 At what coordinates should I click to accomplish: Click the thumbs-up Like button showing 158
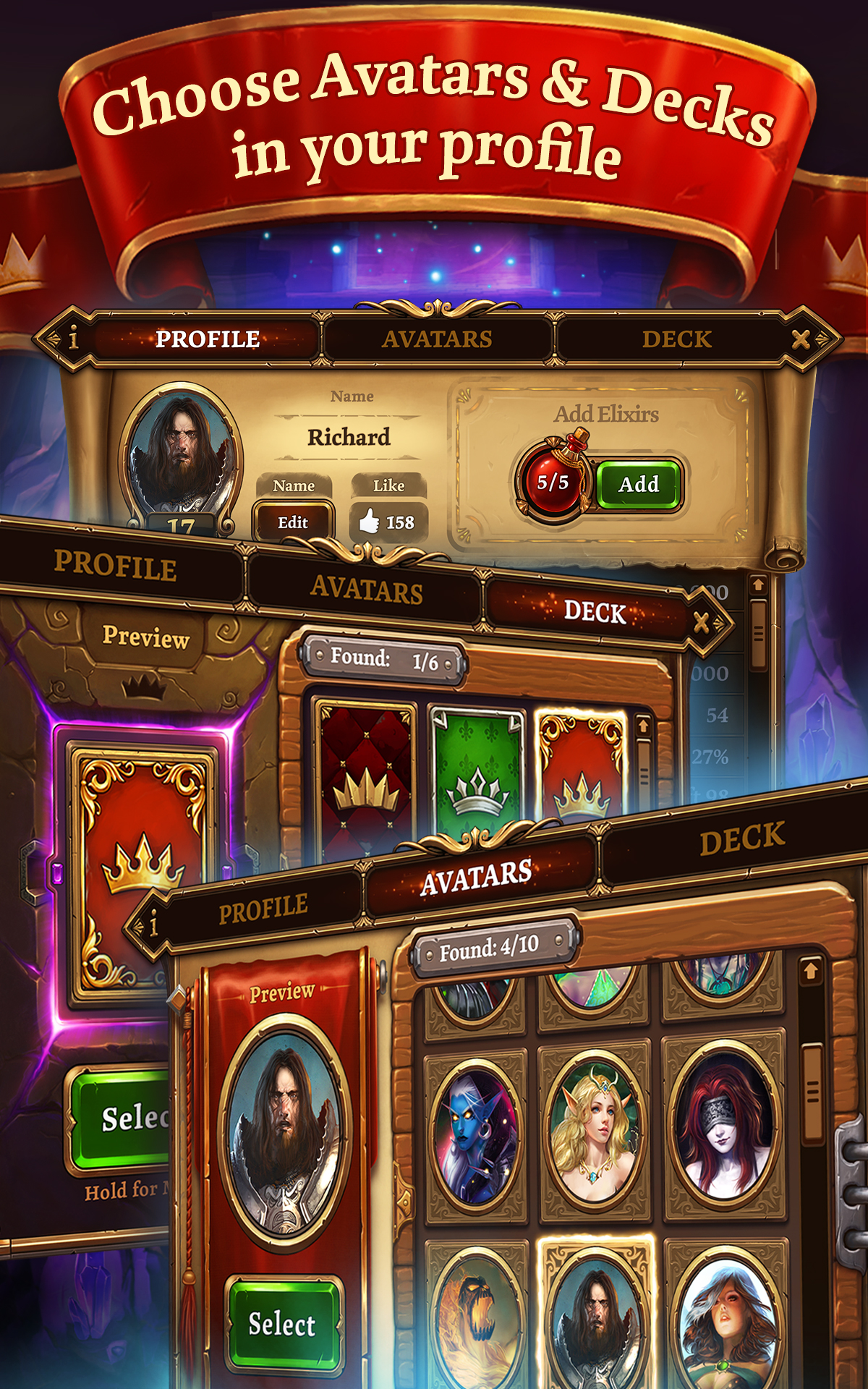(388, 522)
